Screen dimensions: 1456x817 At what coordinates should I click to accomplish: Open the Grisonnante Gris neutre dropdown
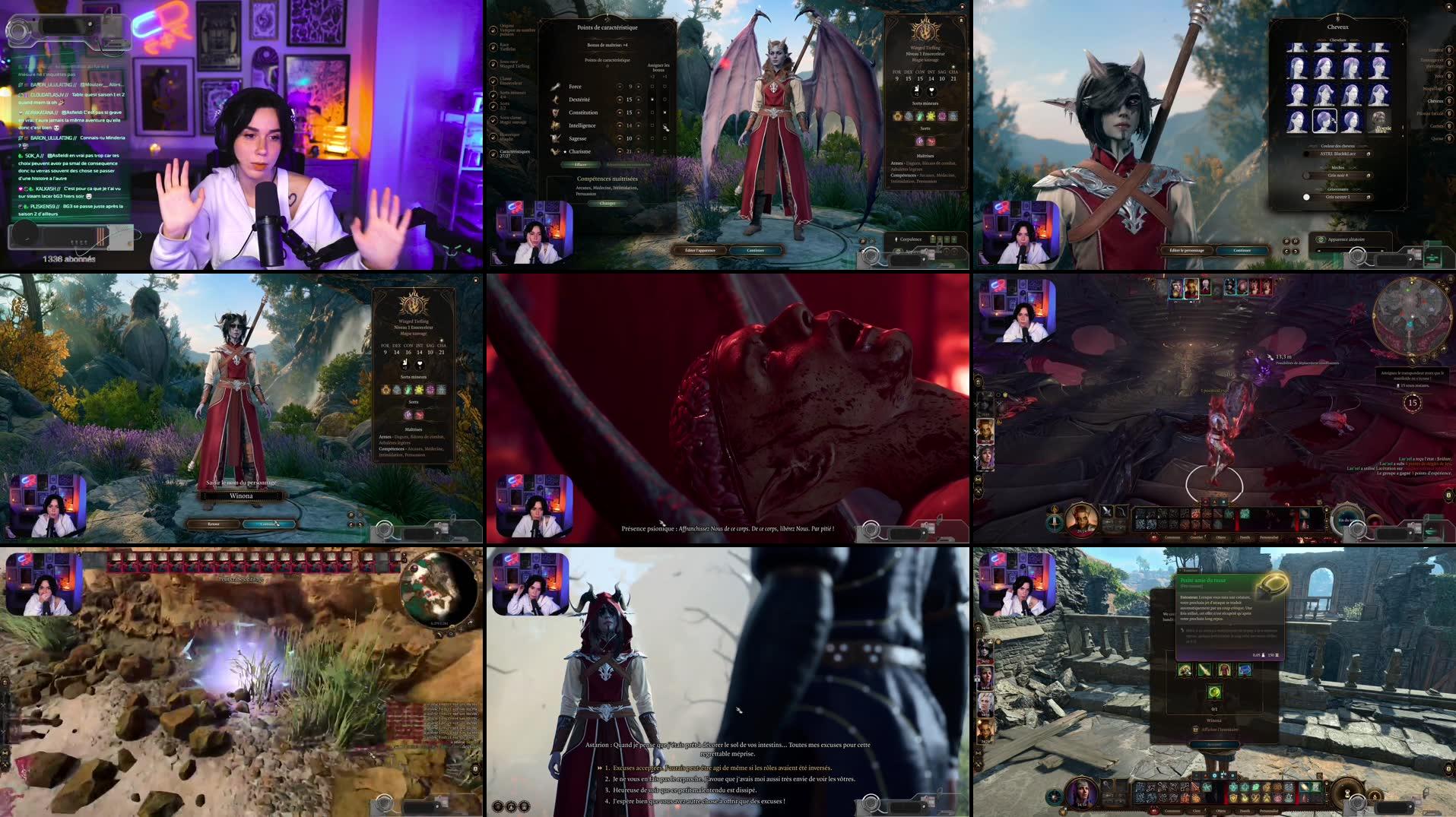point(1338,197)
